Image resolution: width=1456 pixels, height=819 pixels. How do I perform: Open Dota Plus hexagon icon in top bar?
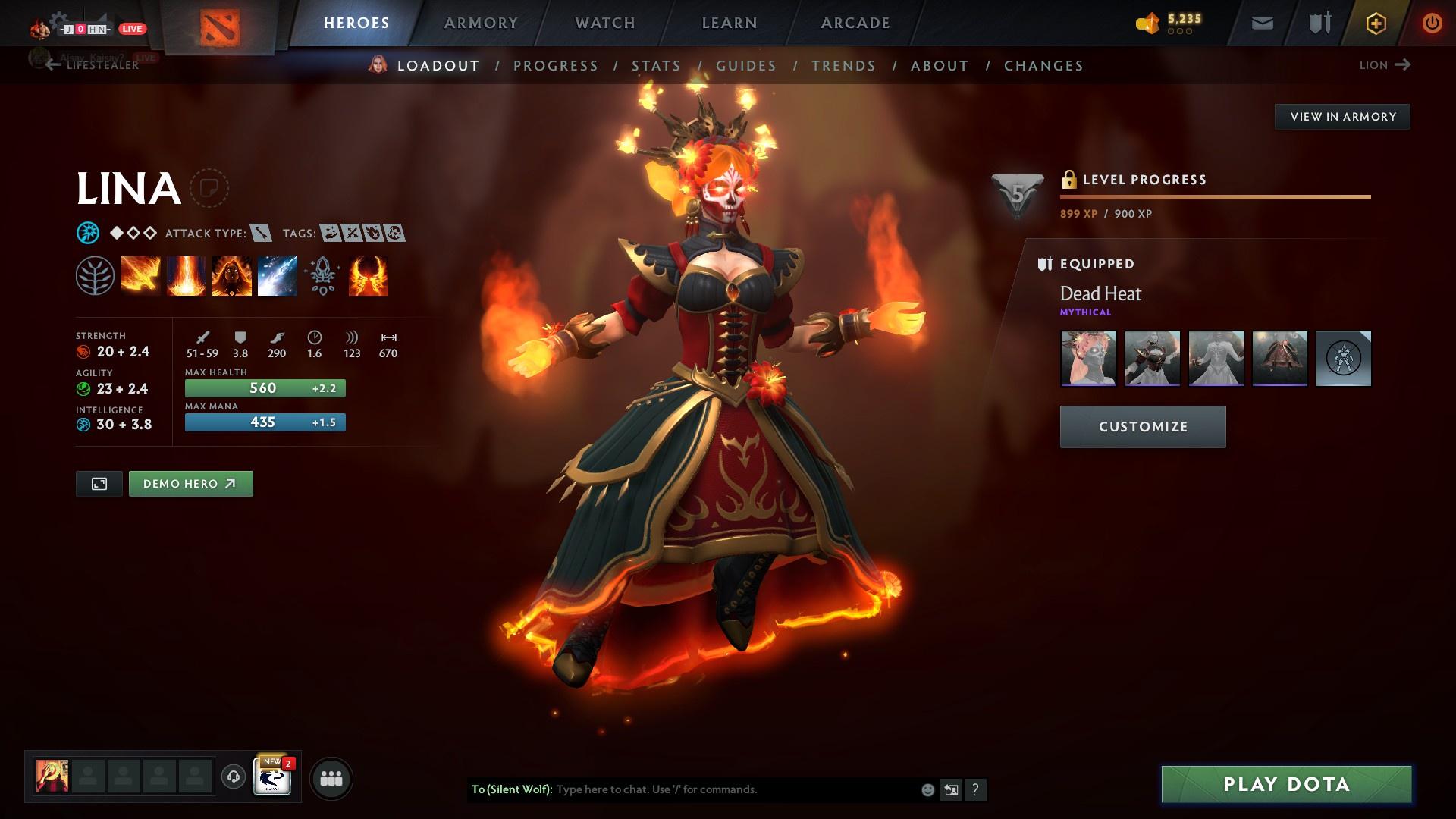pyautogui.click(x=1375, y=23)
